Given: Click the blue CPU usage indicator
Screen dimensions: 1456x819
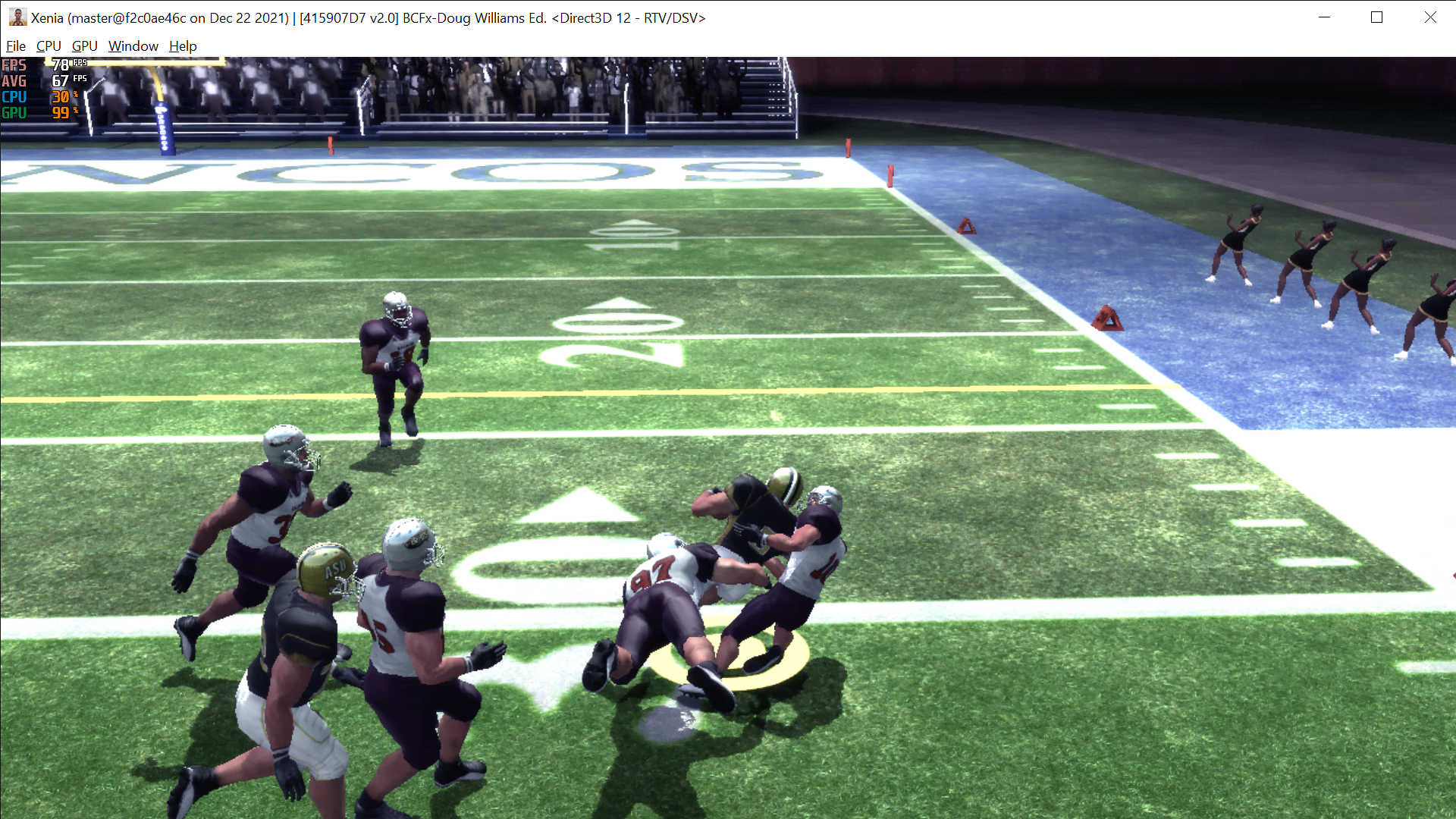Looking at the screenshot, I should [x=14, y=97].
